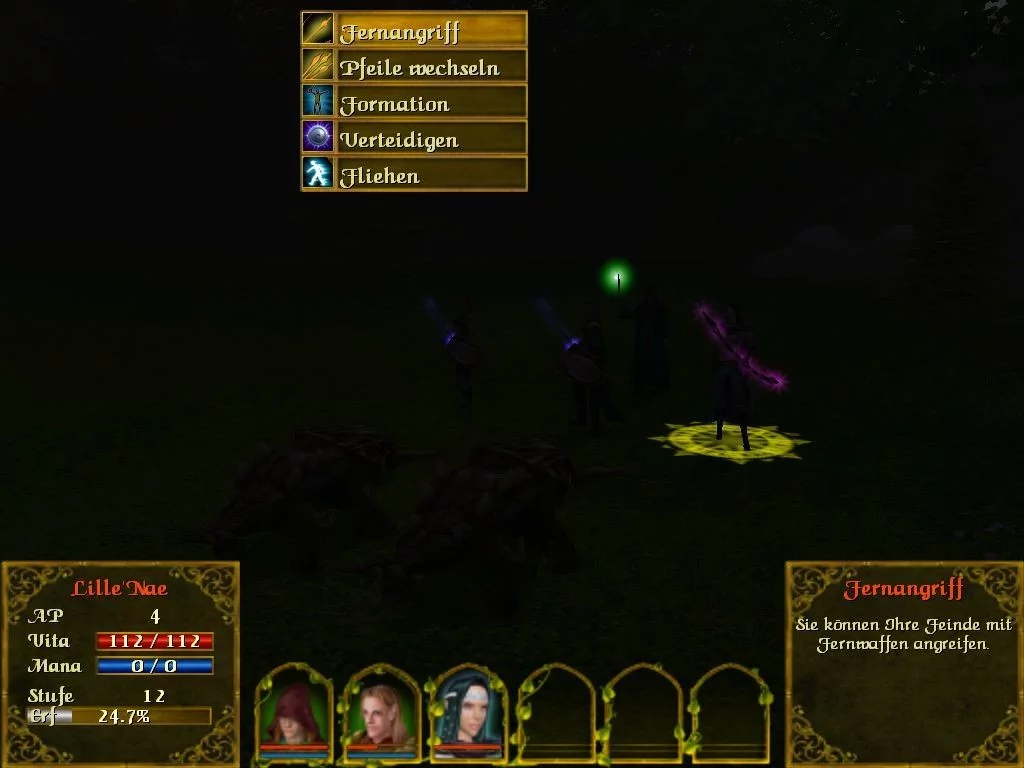The height and width of the screenshot is (768, 1024).
Task: Select the Verteidigen defend action
Action: [x=414, y=138]
